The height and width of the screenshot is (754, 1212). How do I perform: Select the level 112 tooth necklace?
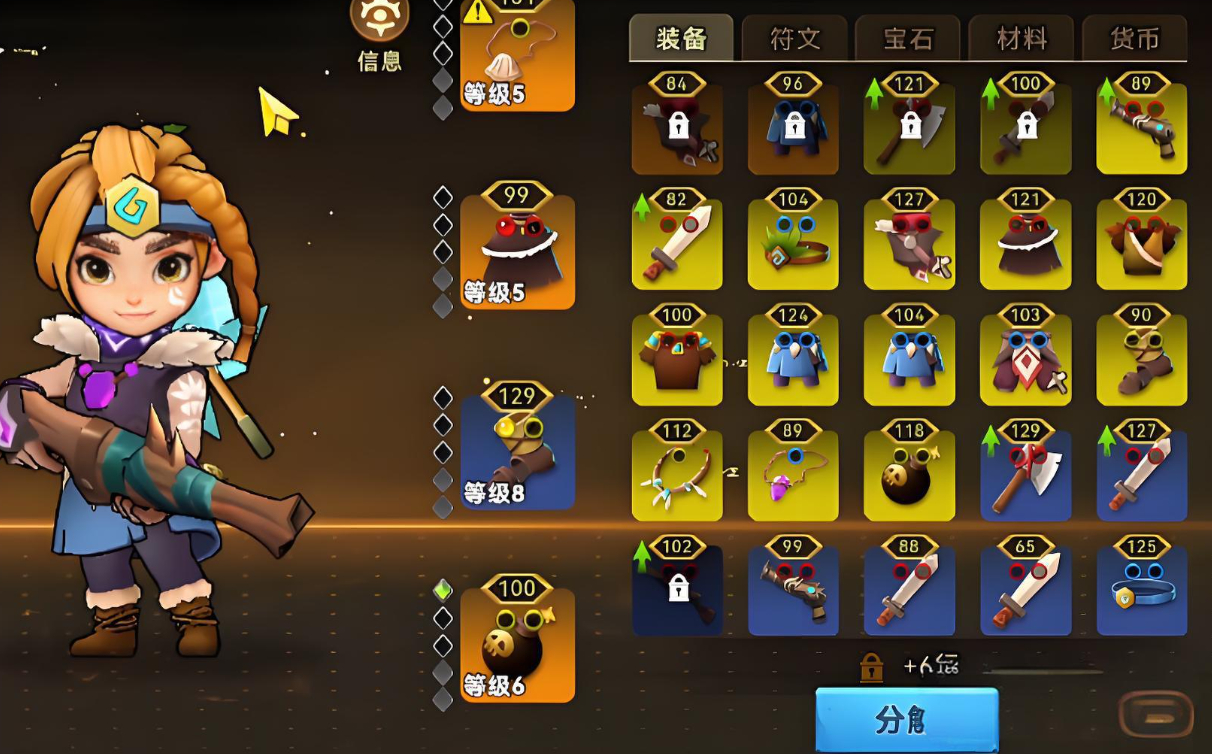677,476
